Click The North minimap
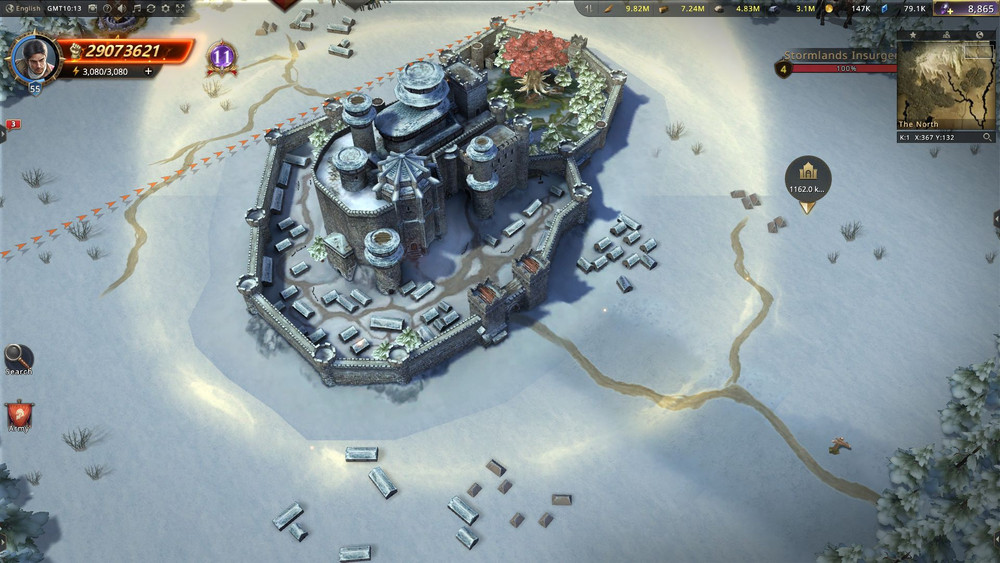Screen dimensions: 1000x563 [945, 84]
